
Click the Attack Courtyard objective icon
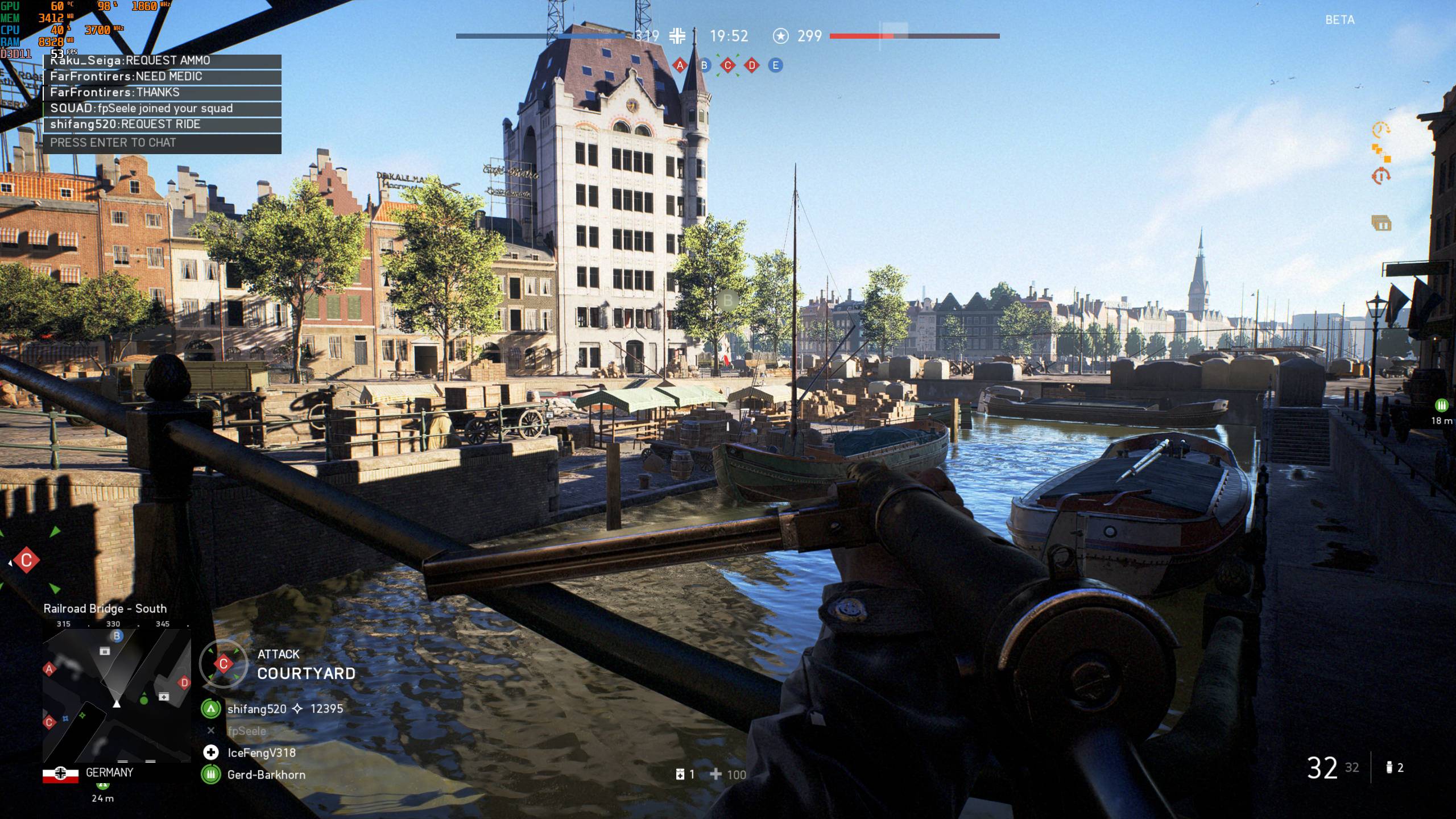(223, 664)
